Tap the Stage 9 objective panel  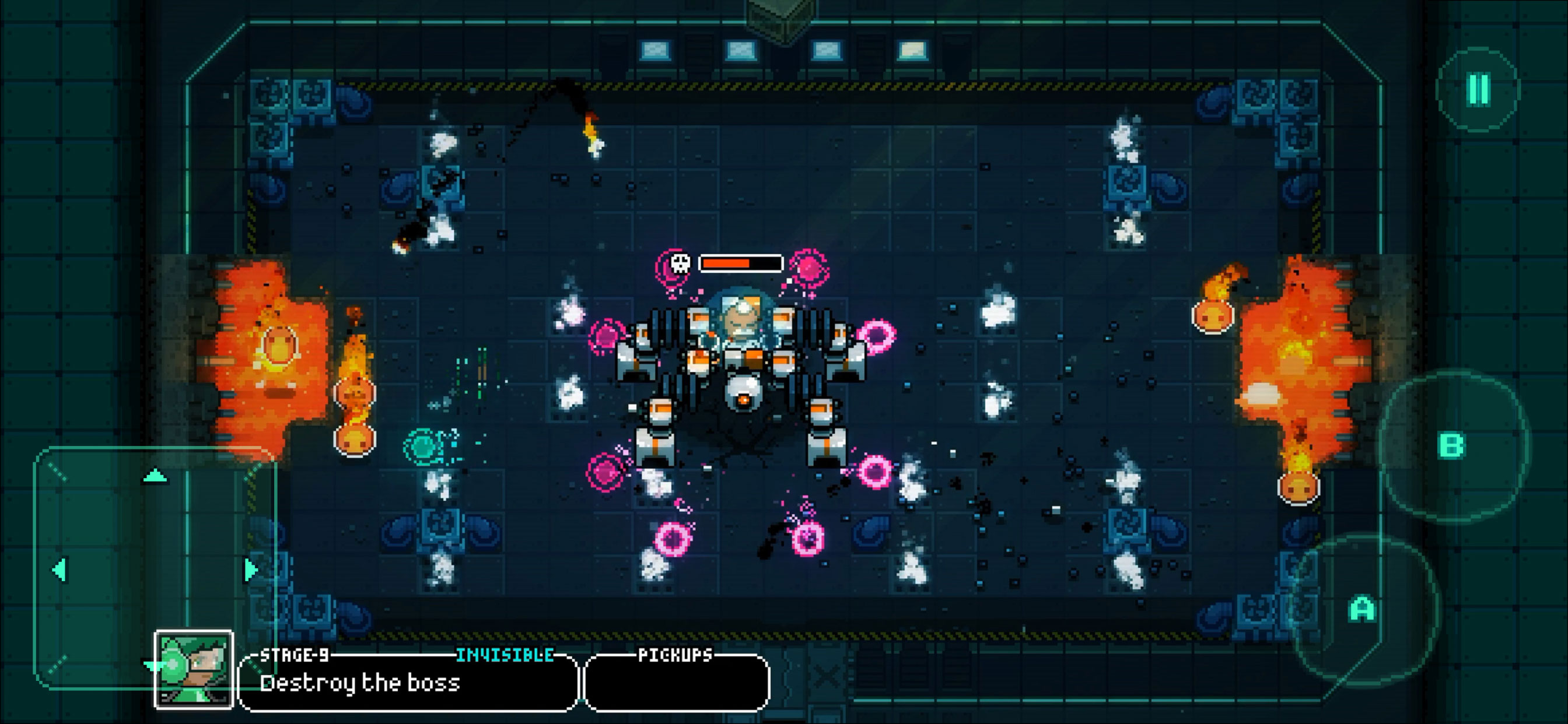[408, 683]
